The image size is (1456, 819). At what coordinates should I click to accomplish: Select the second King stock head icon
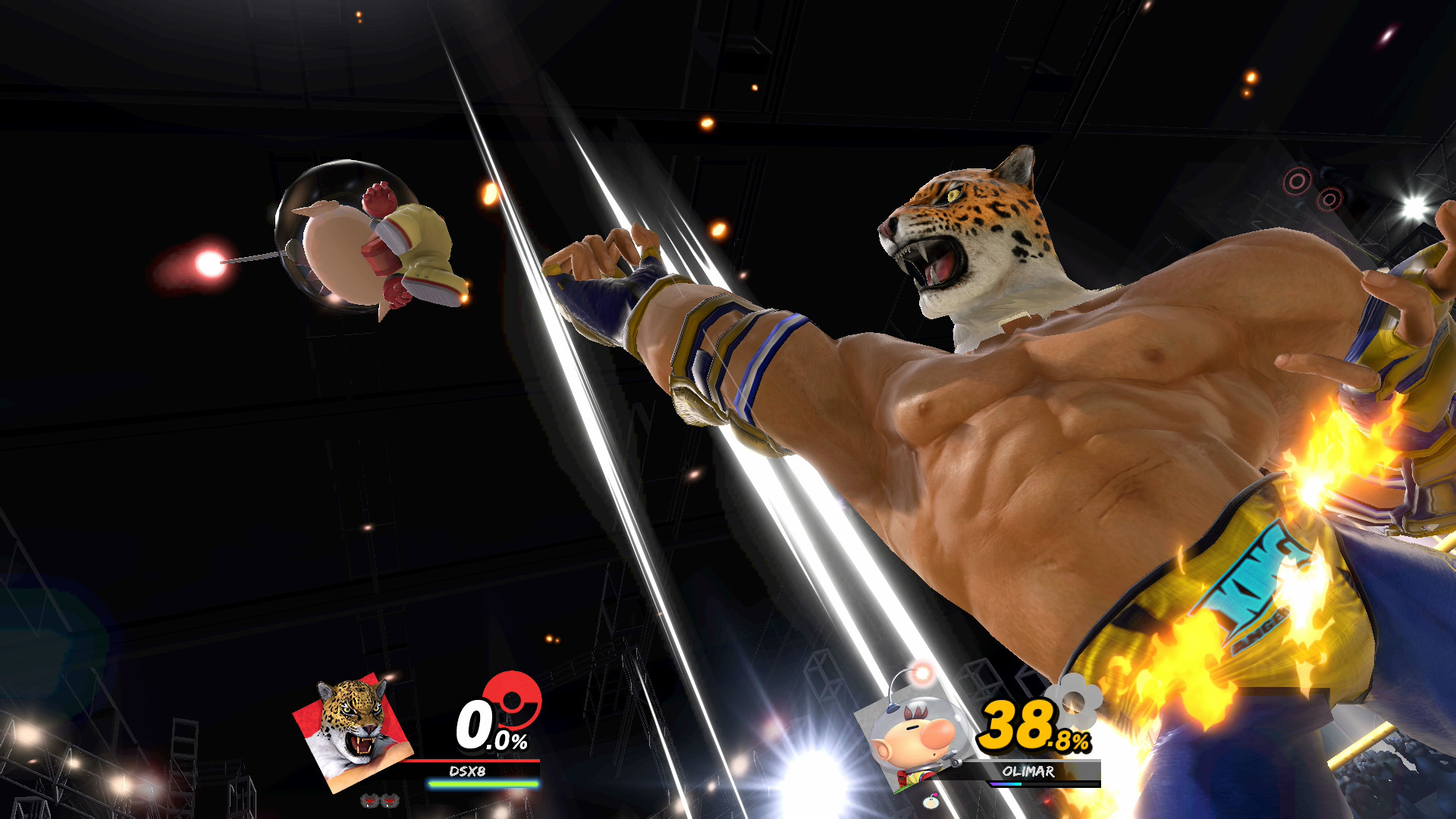[388, 802]
